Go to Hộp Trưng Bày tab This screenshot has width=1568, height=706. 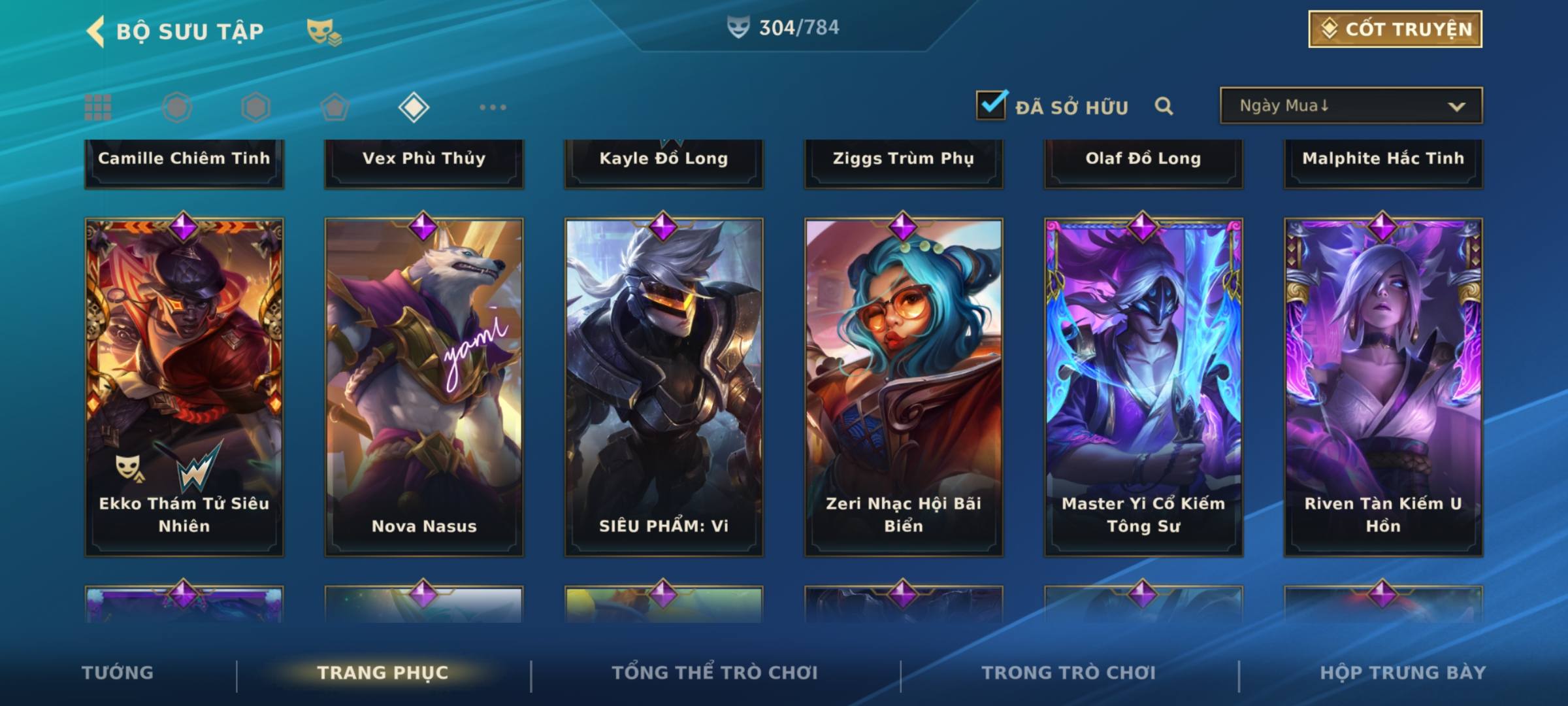[1403, 673]
